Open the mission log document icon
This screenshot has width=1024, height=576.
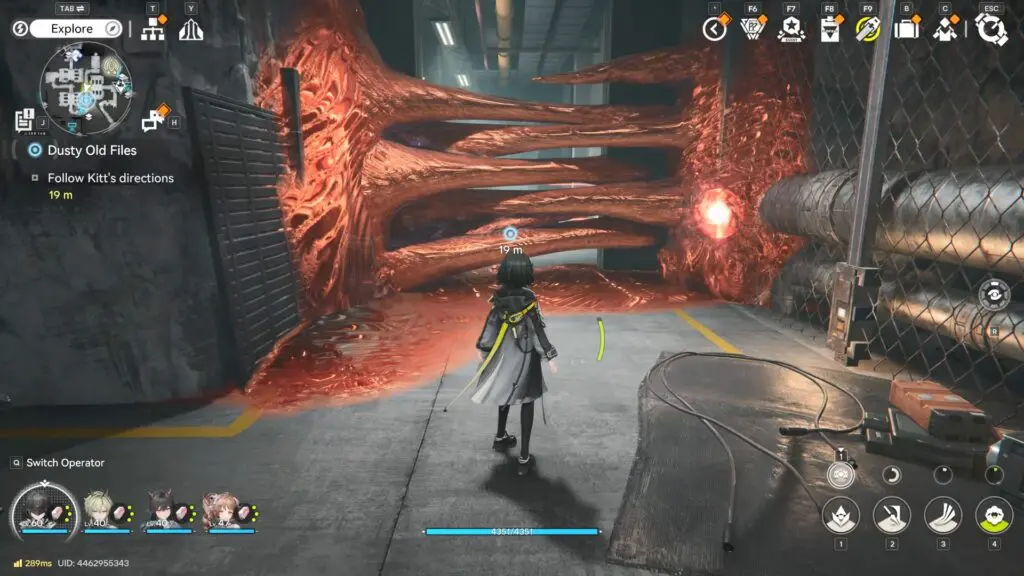pyautogui.click(x=25, y=120)
